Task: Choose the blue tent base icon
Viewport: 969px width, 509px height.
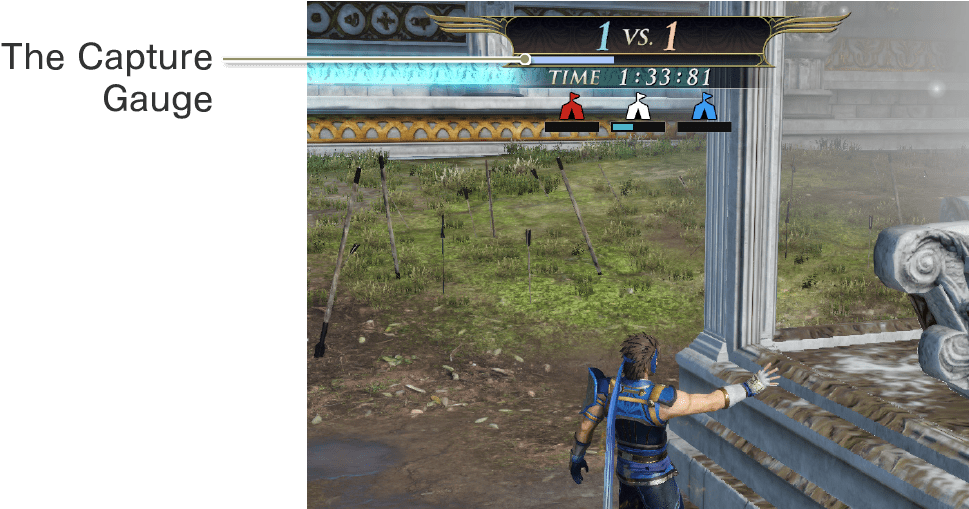Action: [704, 106]
